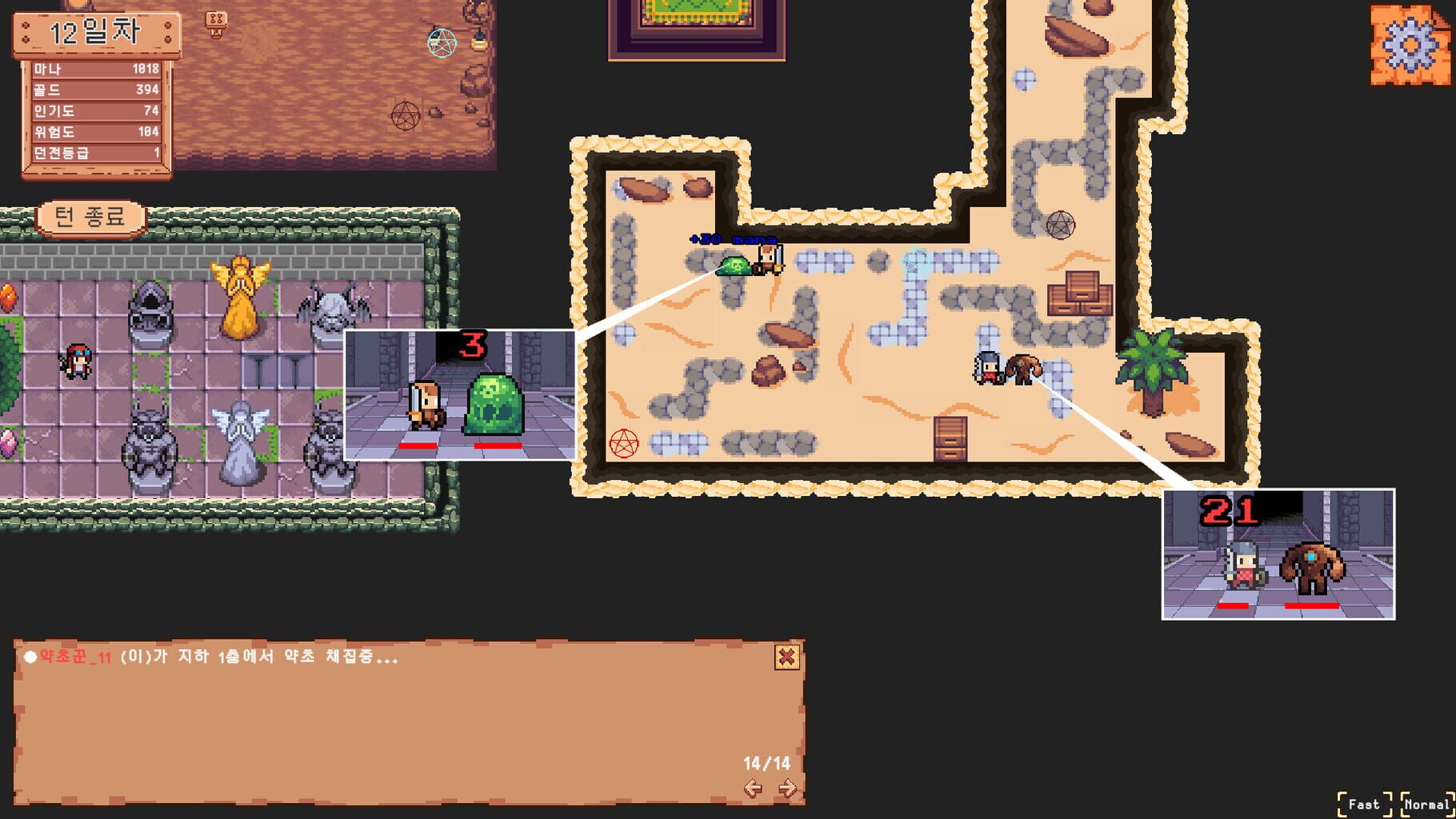
Task: Click the red health bar under the slime
Action: tap(496, 445)
